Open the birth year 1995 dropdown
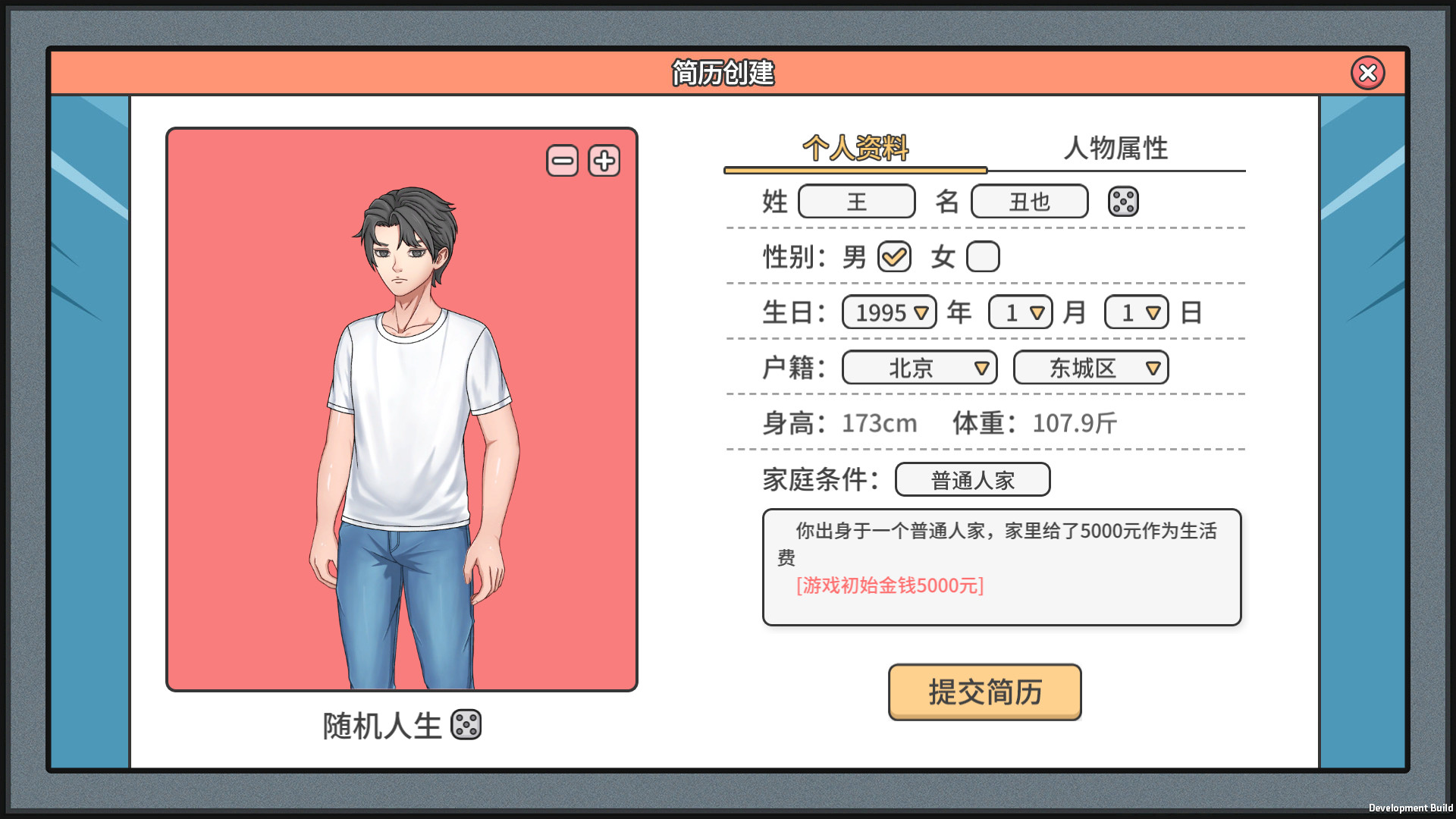Image resolution: width=1456 pixels, height=819 pixels. (888, 312)
